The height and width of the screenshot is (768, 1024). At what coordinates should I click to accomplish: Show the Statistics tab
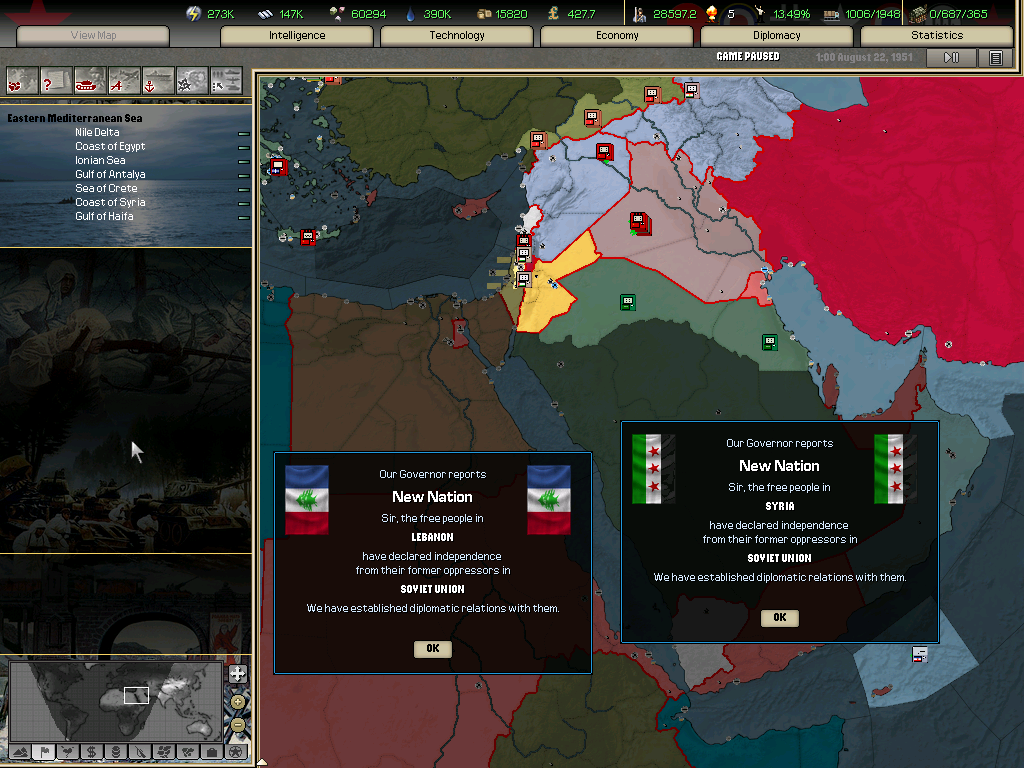coord(937,36)
